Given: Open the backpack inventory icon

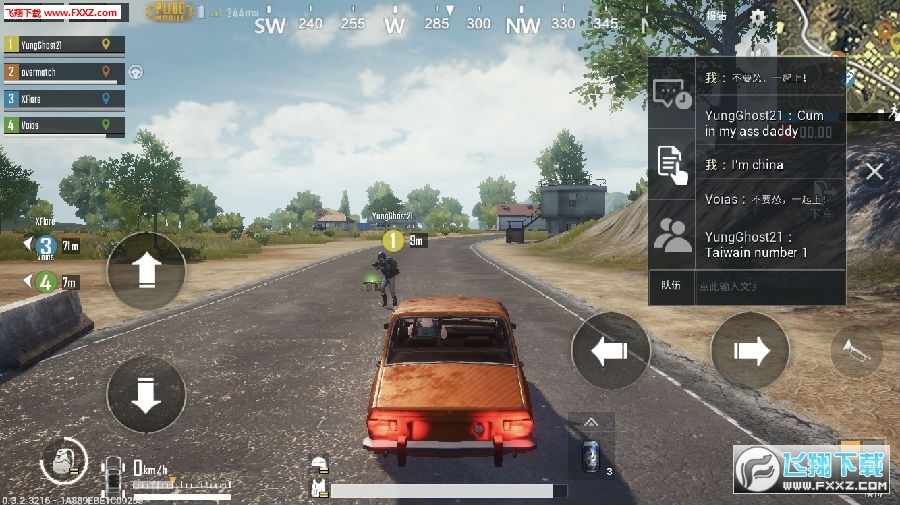Looking at the screenshot, I should coord(63,463).
